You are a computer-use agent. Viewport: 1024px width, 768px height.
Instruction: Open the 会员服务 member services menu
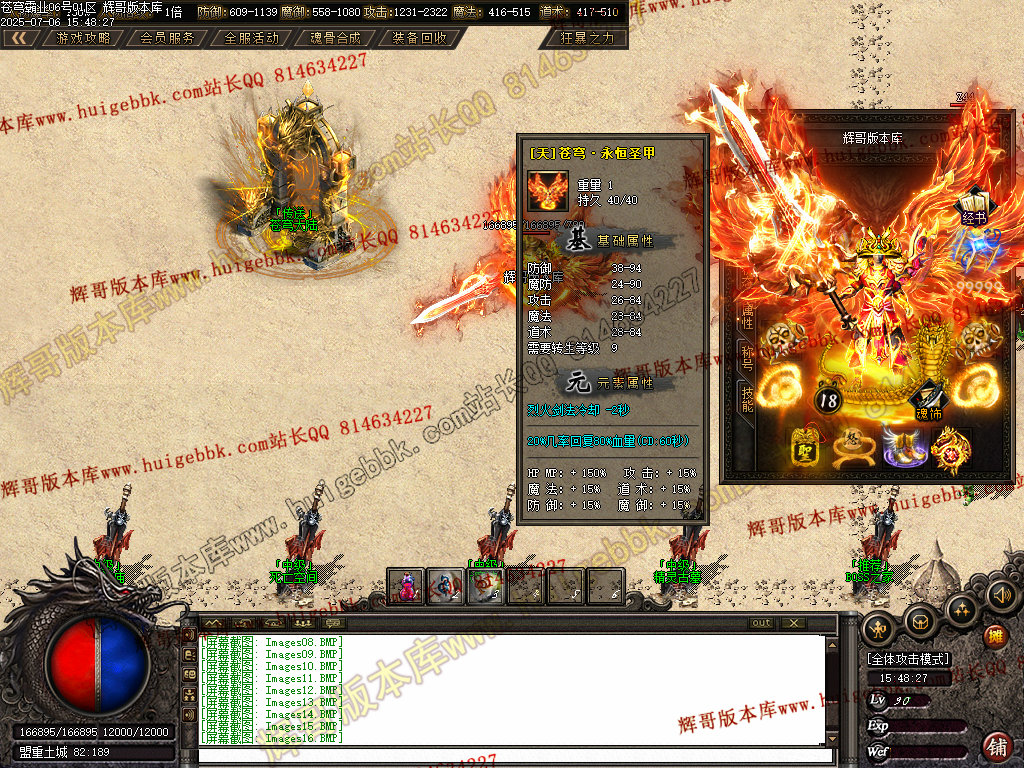tap(167, 38)
